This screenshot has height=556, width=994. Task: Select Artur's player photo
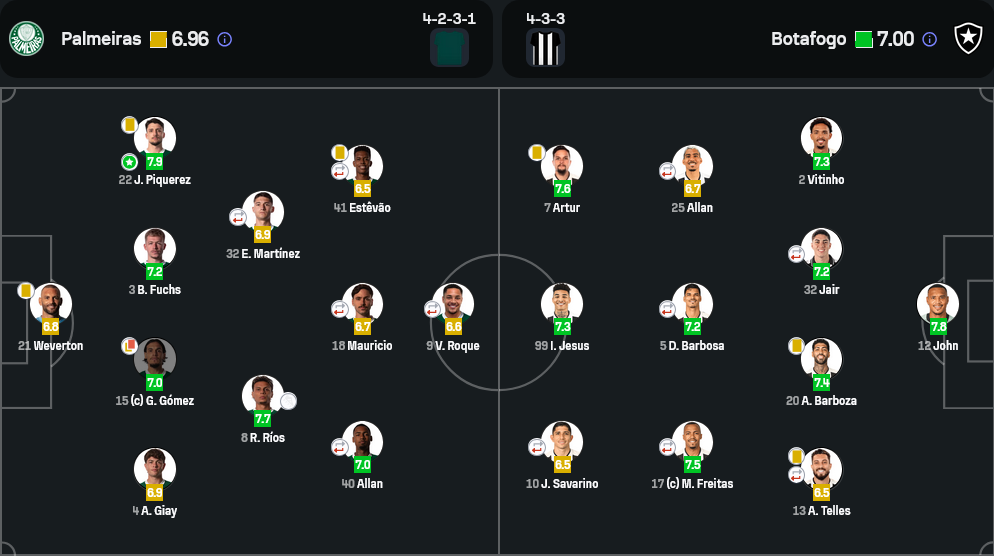tap(562, 166)
